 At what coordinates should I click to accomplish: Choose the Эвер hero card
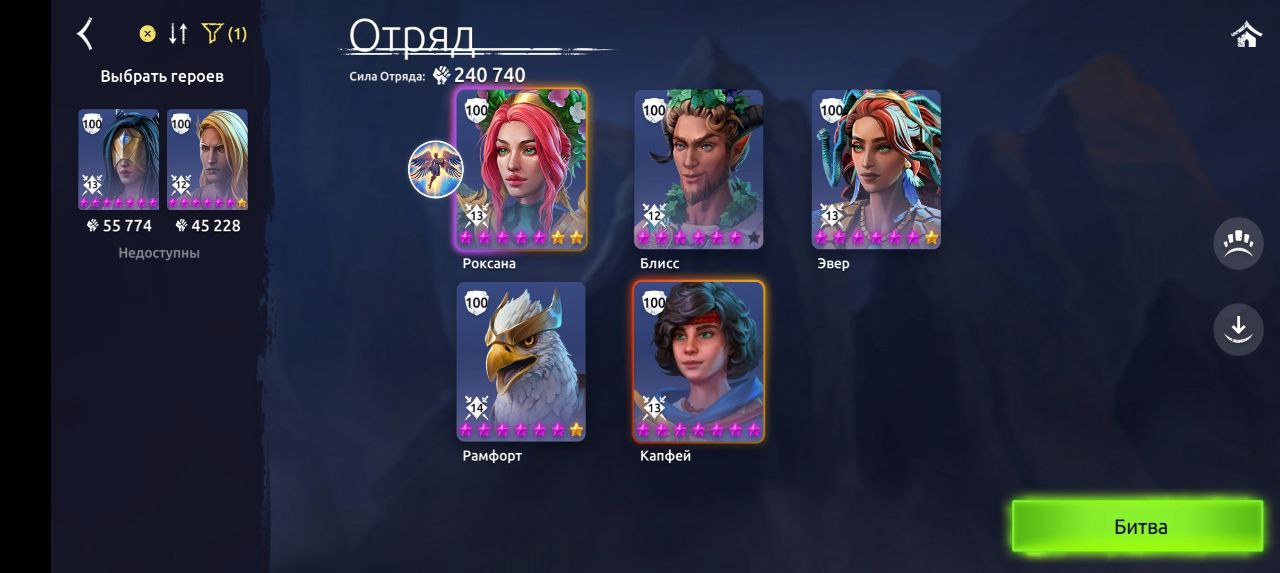[x=876, y=169]
